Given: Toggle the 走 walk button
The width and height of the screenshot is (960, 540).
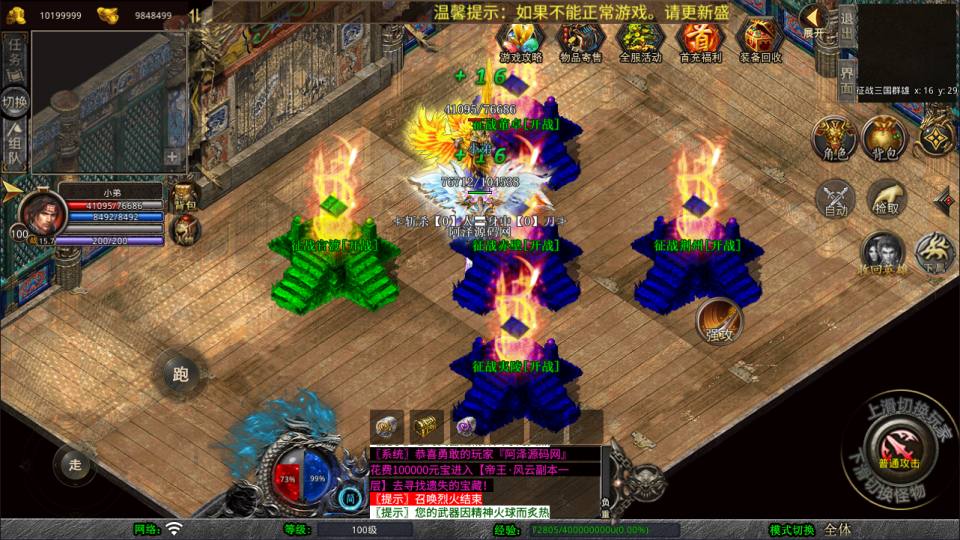Looking at the screenshot, I should [x=75, y=464].
